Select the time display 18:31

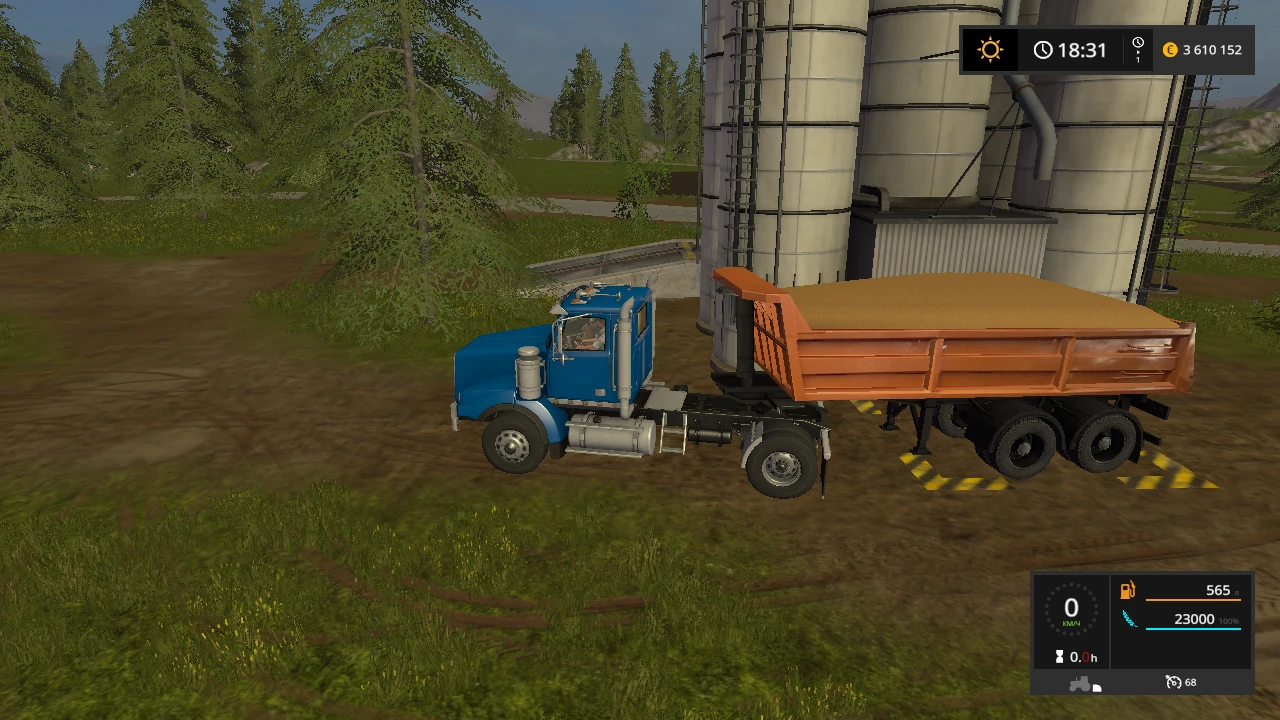[1081, 49]
